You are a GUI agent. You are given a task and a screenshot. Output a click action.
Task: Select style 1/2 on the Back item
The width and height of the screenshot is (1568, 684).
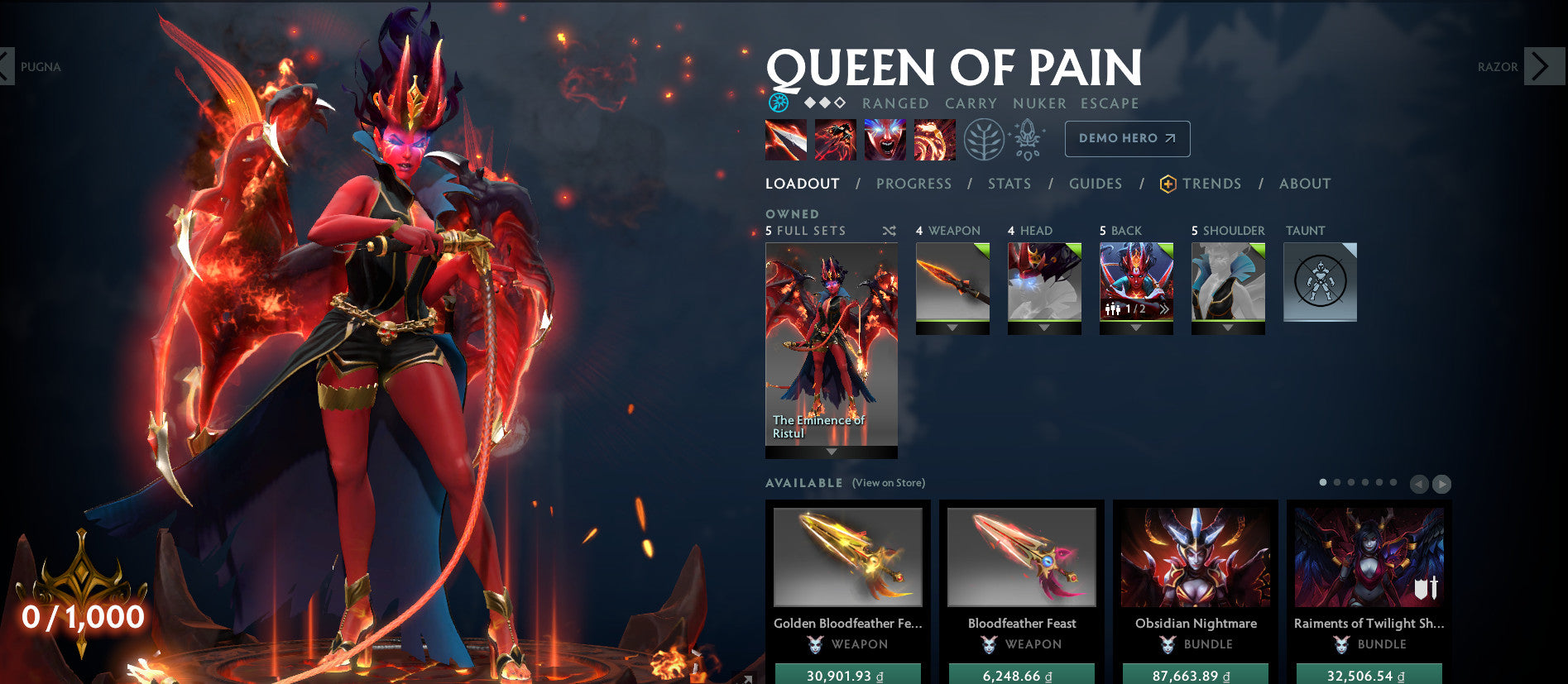[1134, 309]
